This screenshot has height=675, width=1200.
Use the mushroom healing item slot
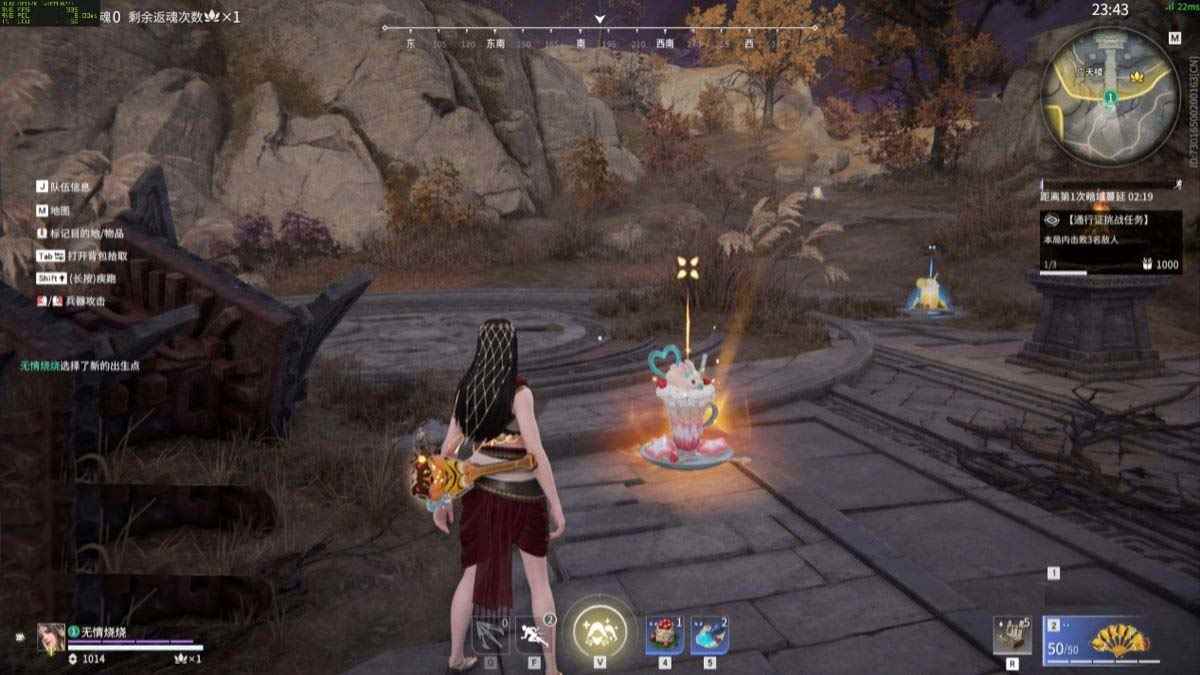click(664, 634)
